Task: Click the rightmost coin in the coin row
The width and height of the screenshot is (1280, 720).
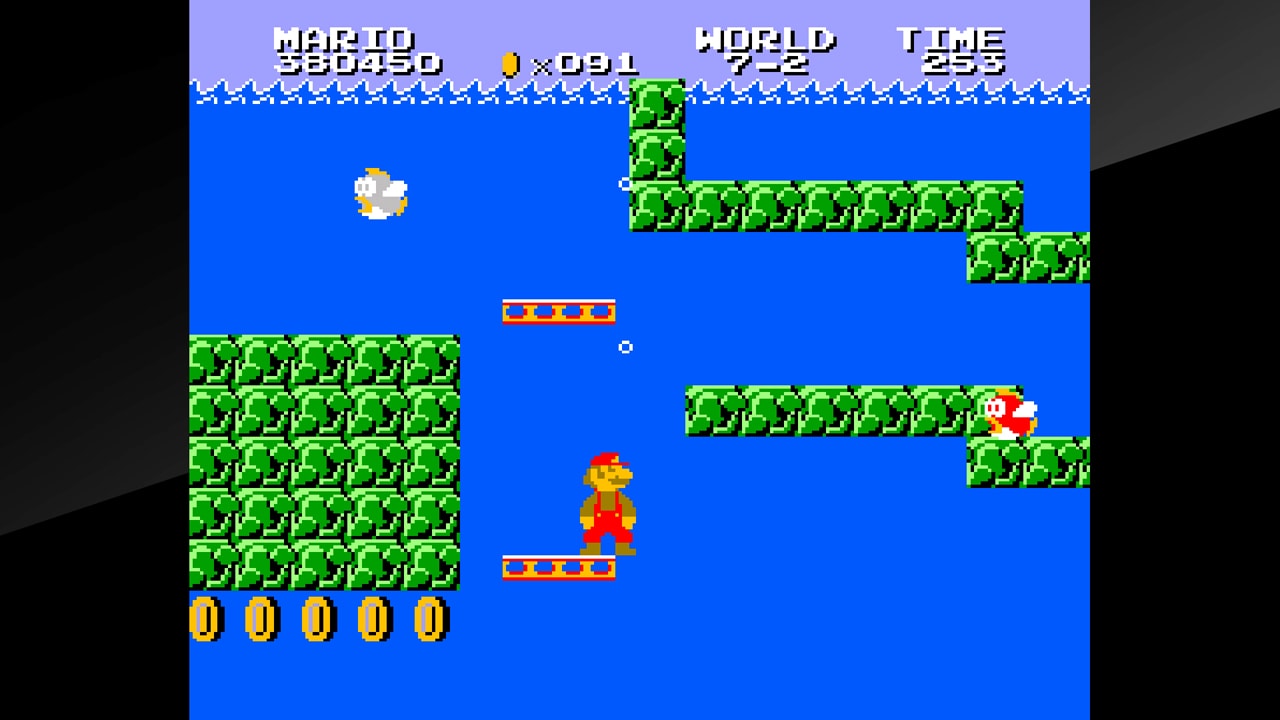Action: pos(430,620)
